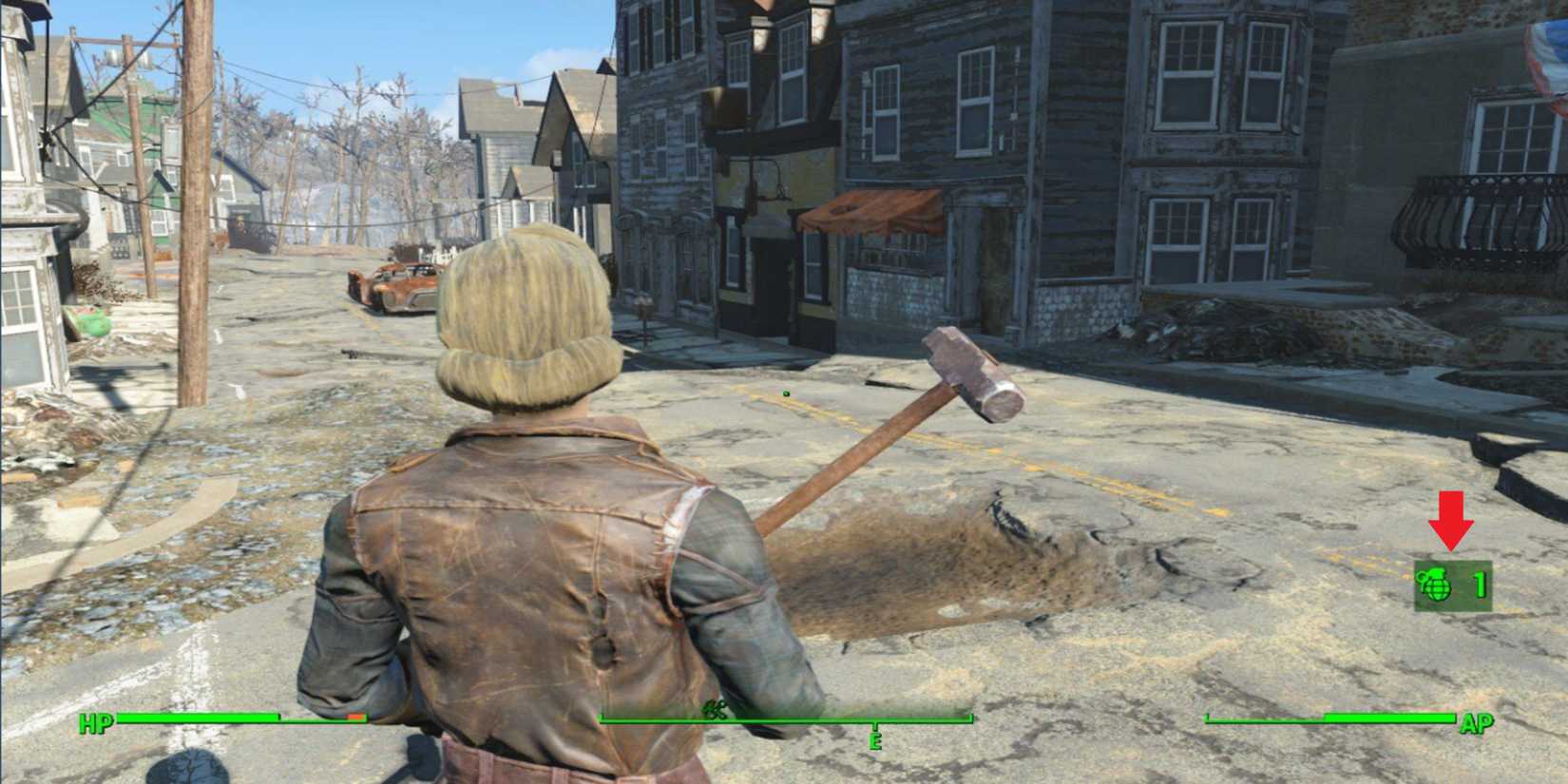Toggle the AP bar end cap
1568x784 pixels.
pyautogui.click(x=1455, y=718)
